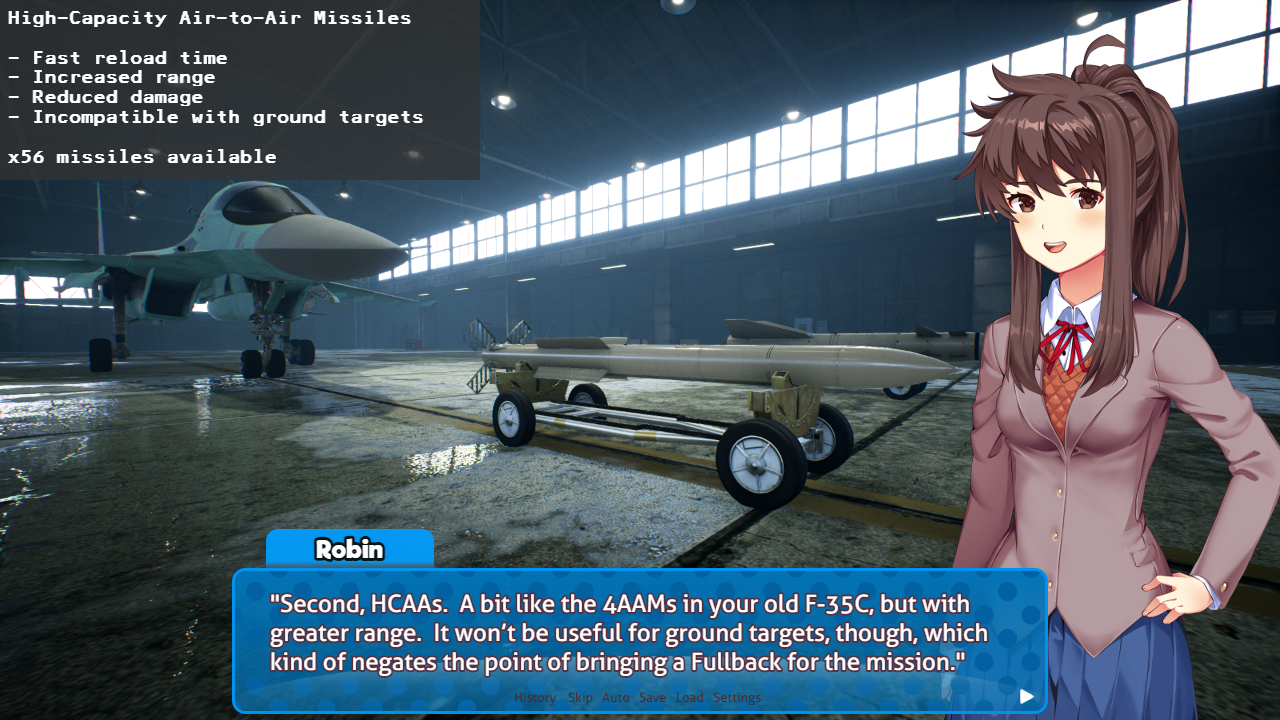
Task: Click the High-Capacity Air-to-Air Missiles info panel
Action: (x=240, y=88)
